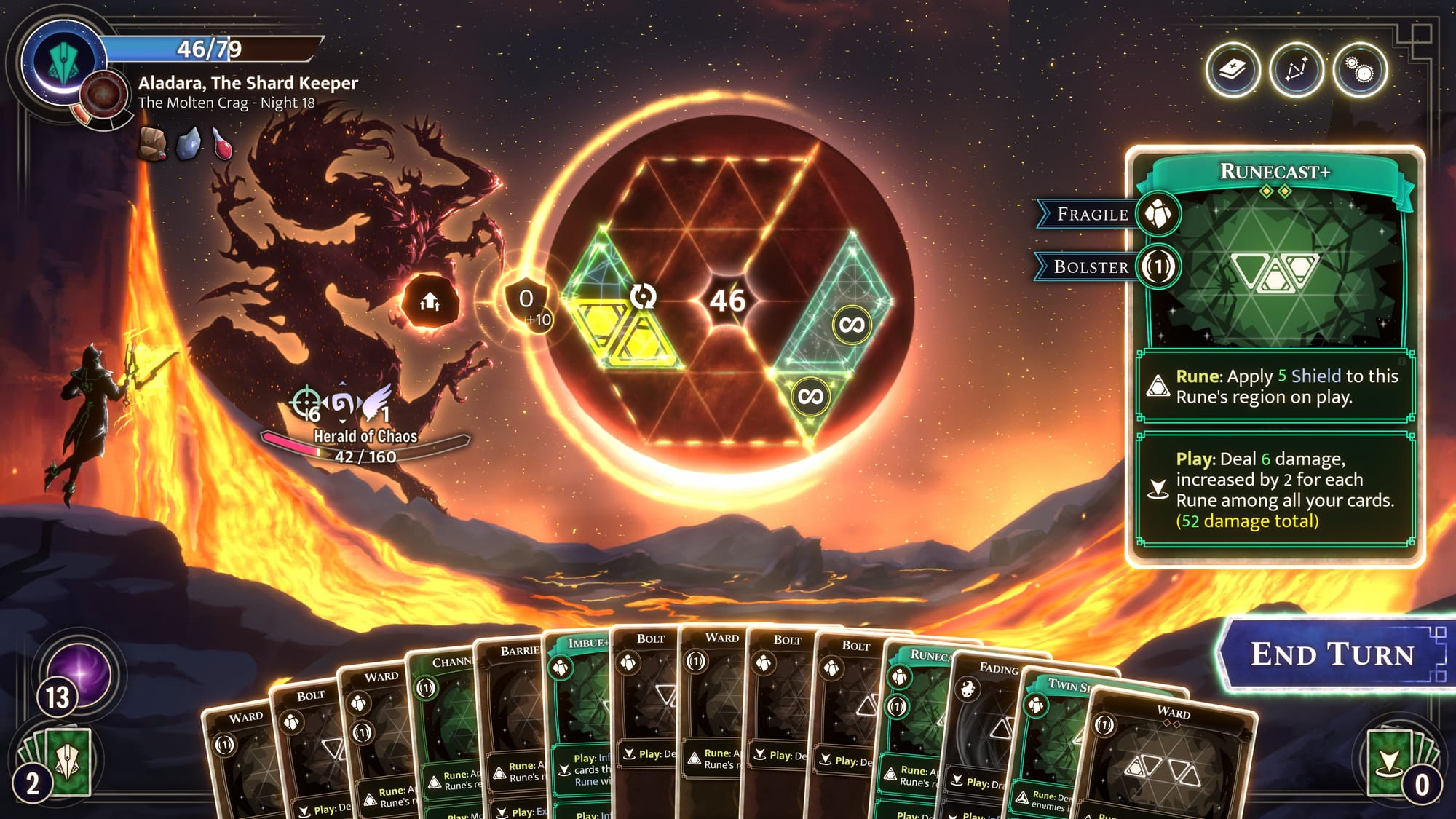This screenshot has height=819, width=1456.
Task: Inspect the blue crystal shard relic
Action: 189,143
